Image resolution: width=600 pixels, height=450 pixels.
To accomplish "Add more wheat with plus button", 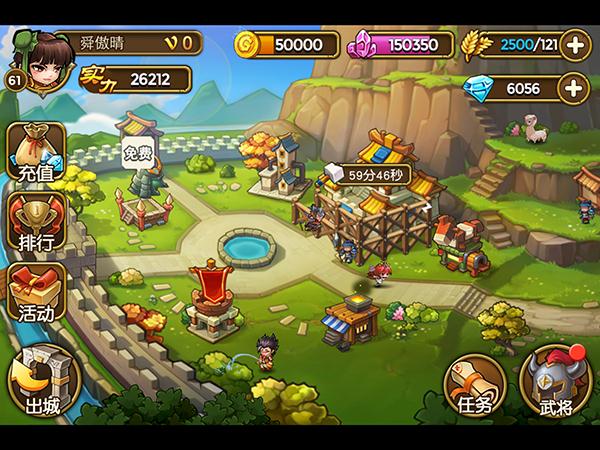I will point(575,44).
